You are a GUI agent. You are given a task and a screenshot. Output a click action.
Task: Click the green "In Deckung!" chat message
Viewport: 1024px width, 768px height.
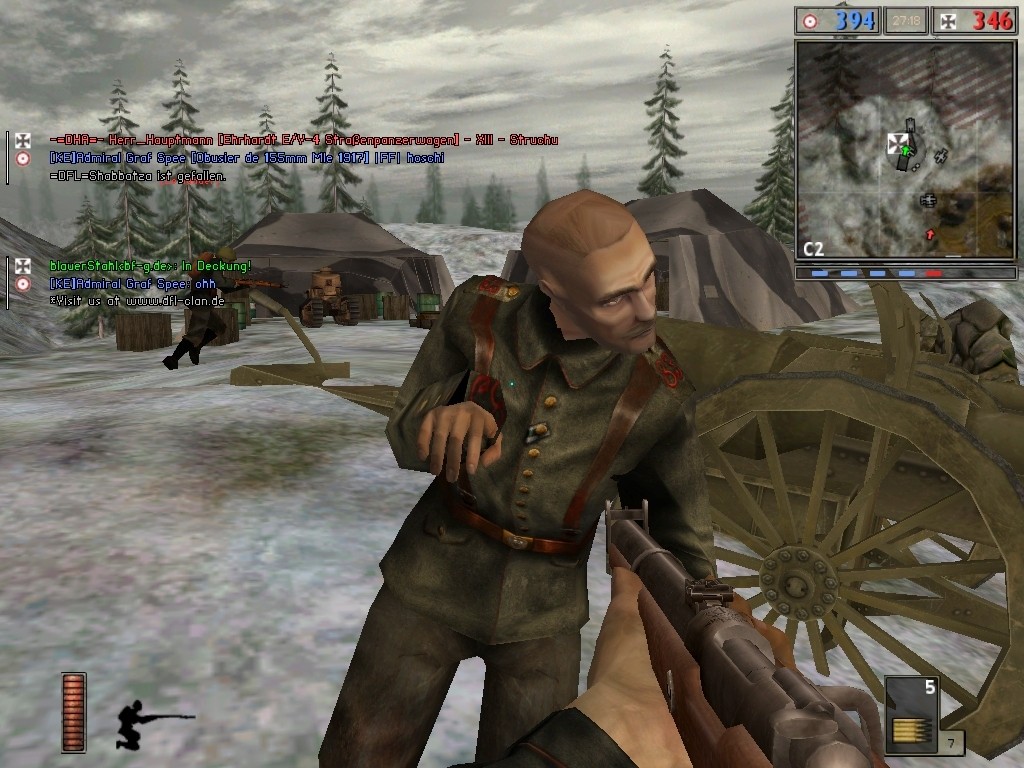click(x=150, y=266)
